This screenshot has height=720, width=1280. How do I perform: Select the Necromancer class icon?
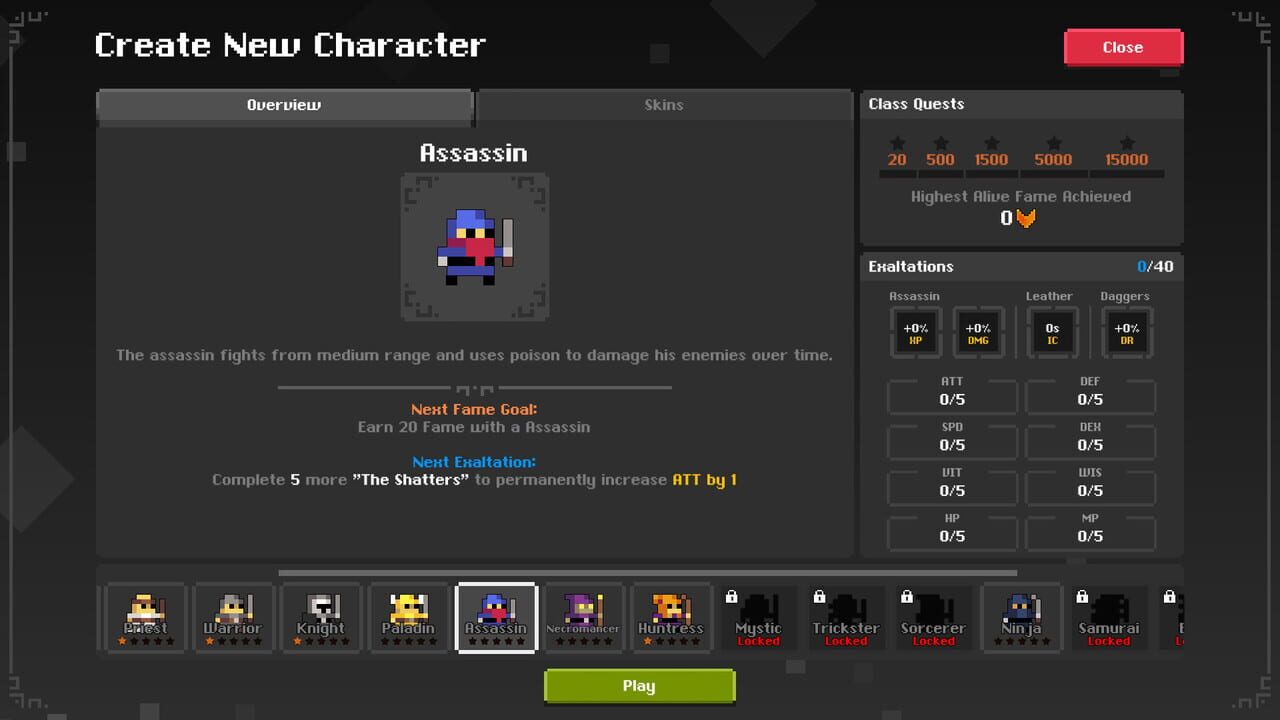click(x=584, y=615)
